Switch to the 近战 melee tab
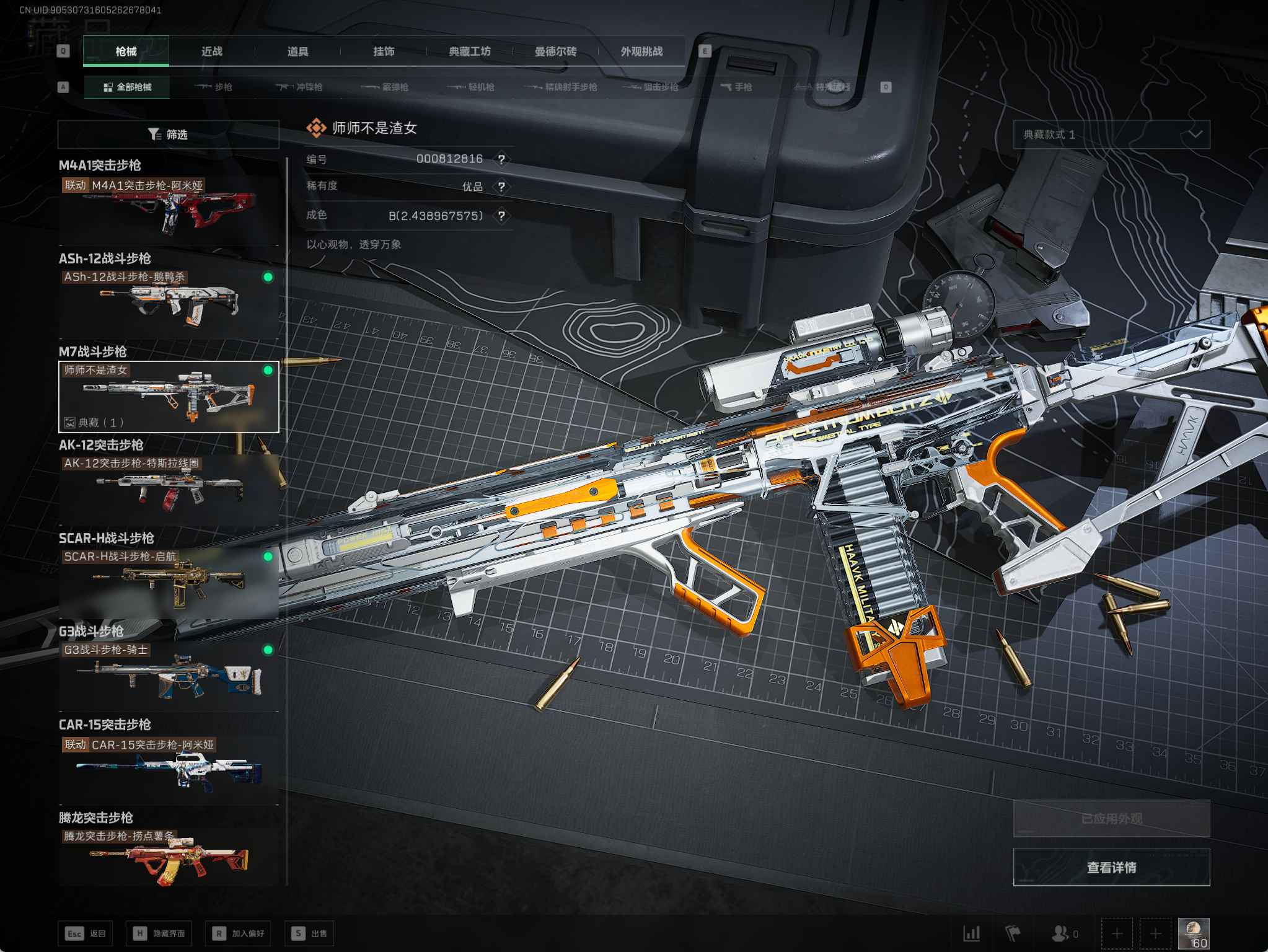Viewport: 1268px width, 952px height. [x=211, y=51]
